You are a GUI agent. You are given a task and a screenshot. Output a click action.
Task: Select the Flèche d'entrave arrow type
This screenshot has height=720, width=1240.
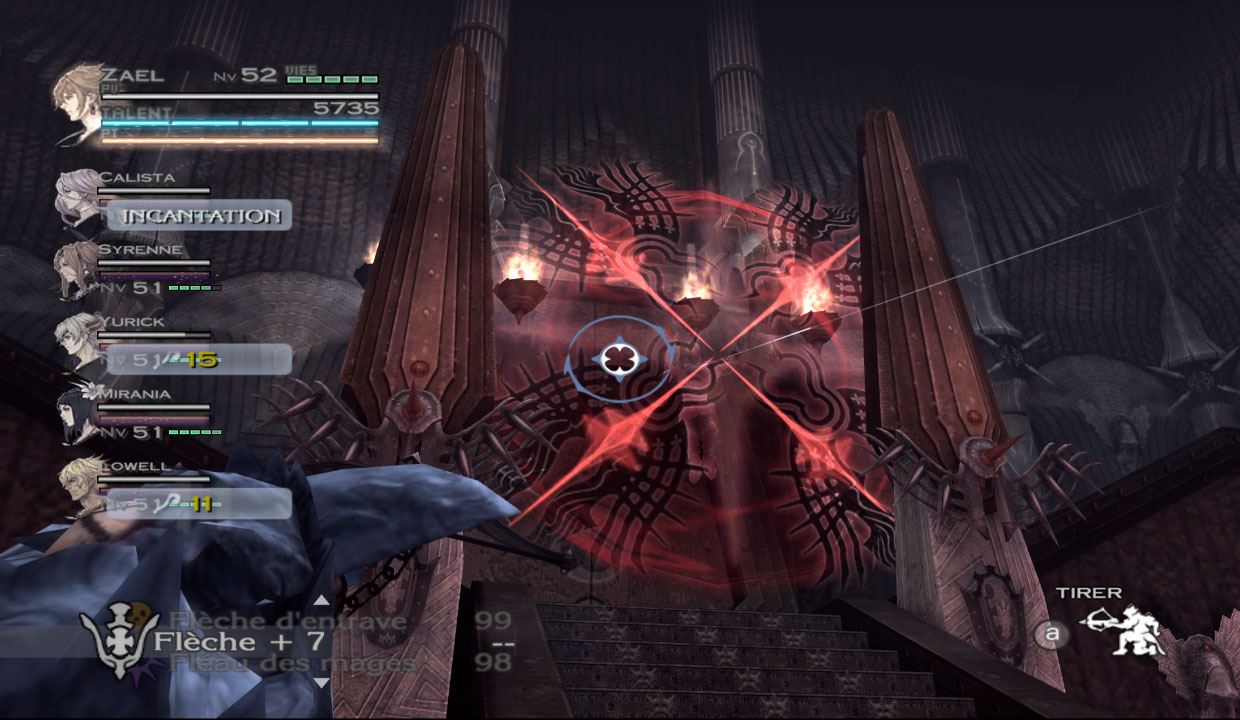[x=288, y=621]
